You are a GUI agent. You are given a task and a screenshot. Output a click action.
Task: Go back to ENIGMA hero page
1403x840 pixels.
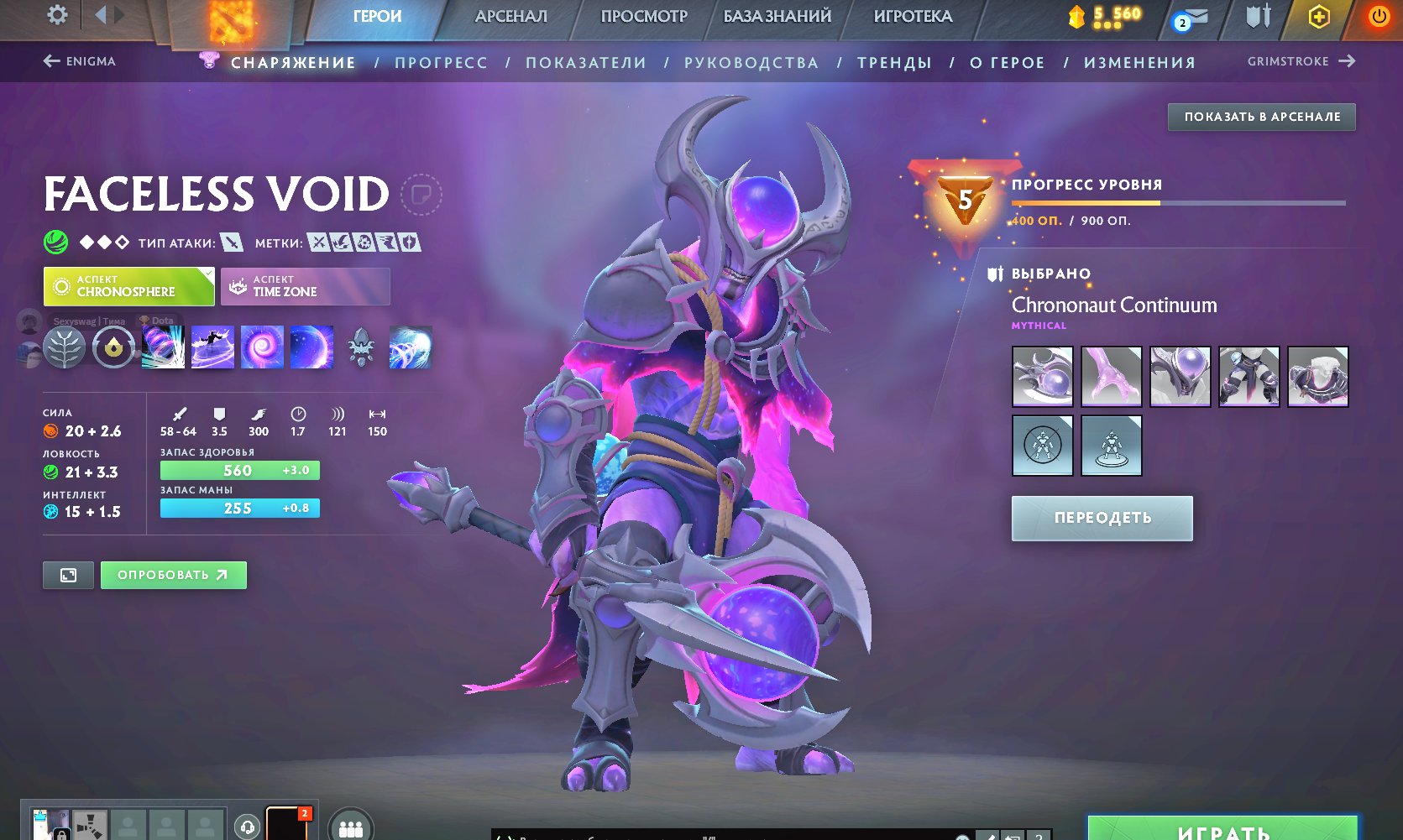pos(81,61)
